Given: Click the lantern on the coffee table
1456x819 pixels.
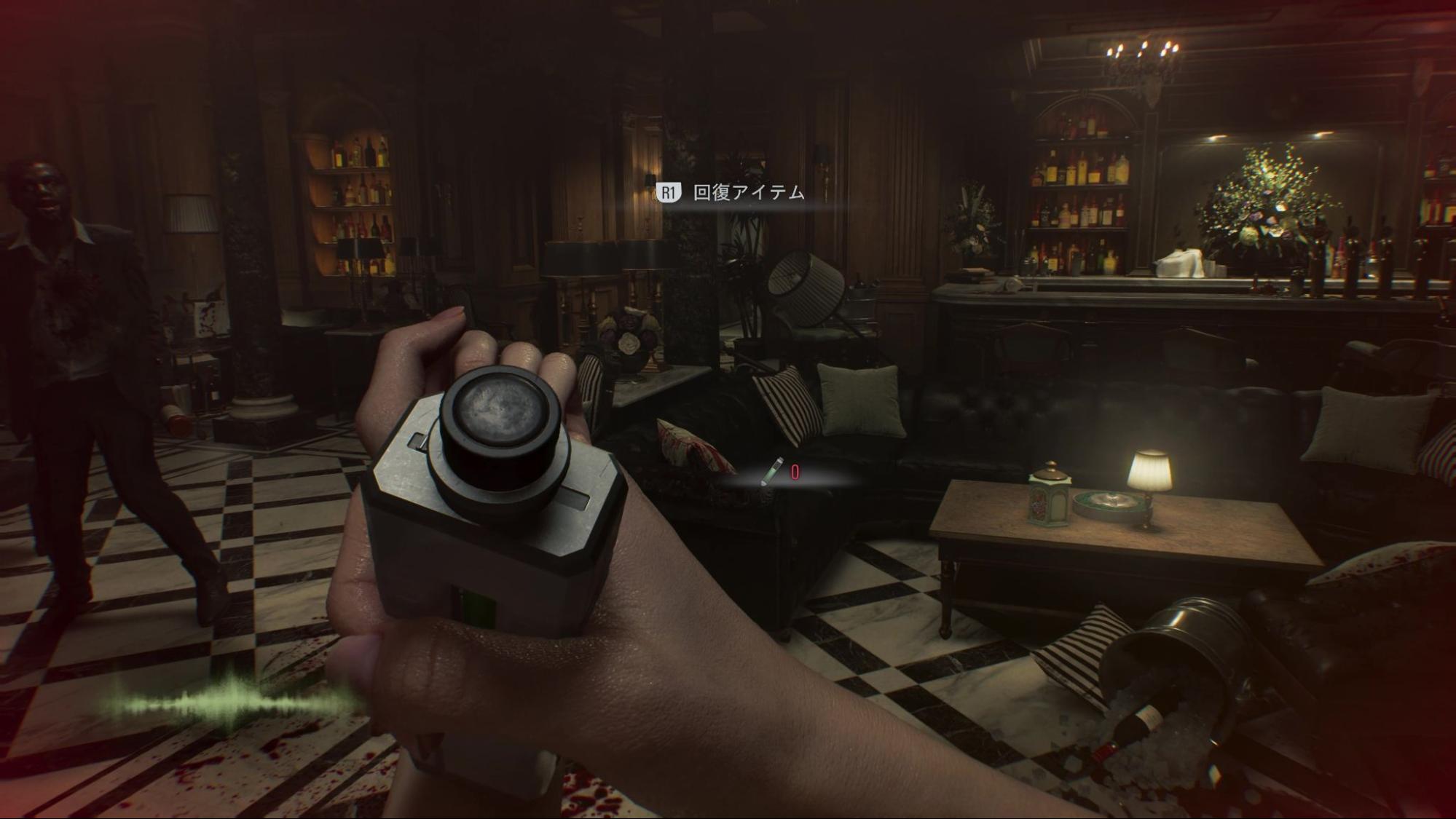Looking at the screenshot, I should pos(1049,502).
